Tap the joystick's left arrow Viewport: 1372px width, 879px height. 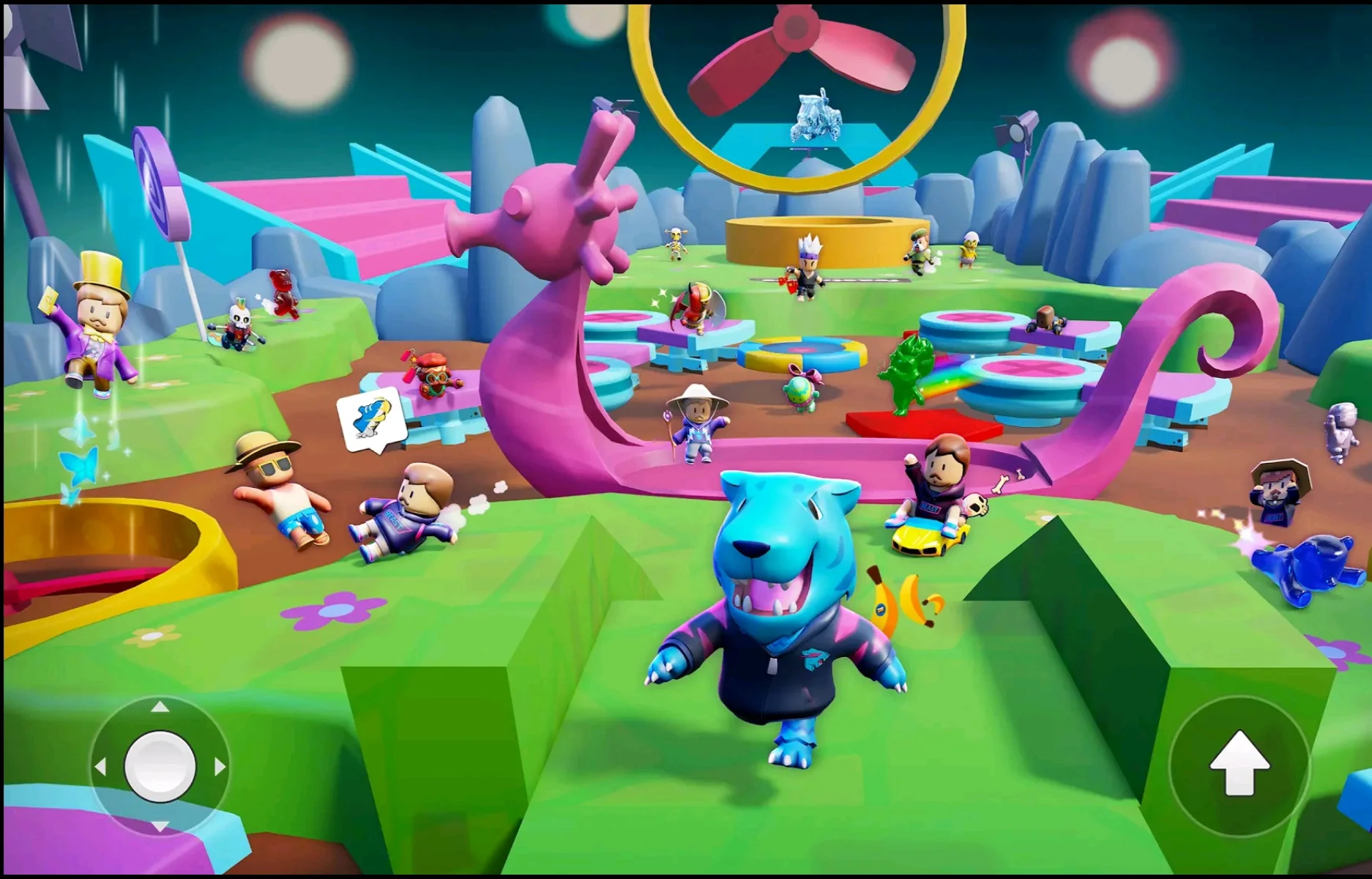coord(100,767)
